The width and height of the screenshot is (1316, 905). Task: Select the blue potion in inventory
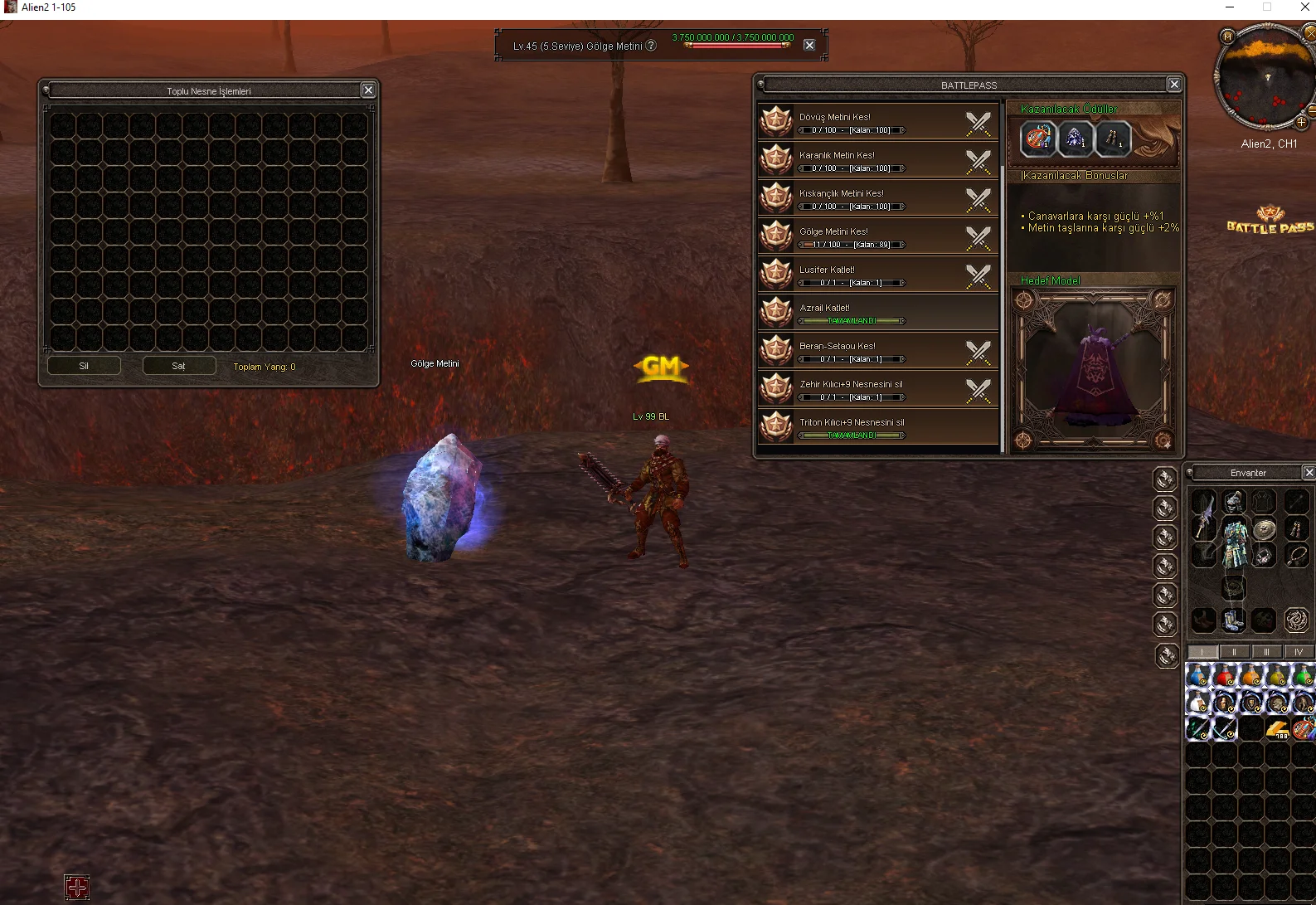tap(1198, 676)
